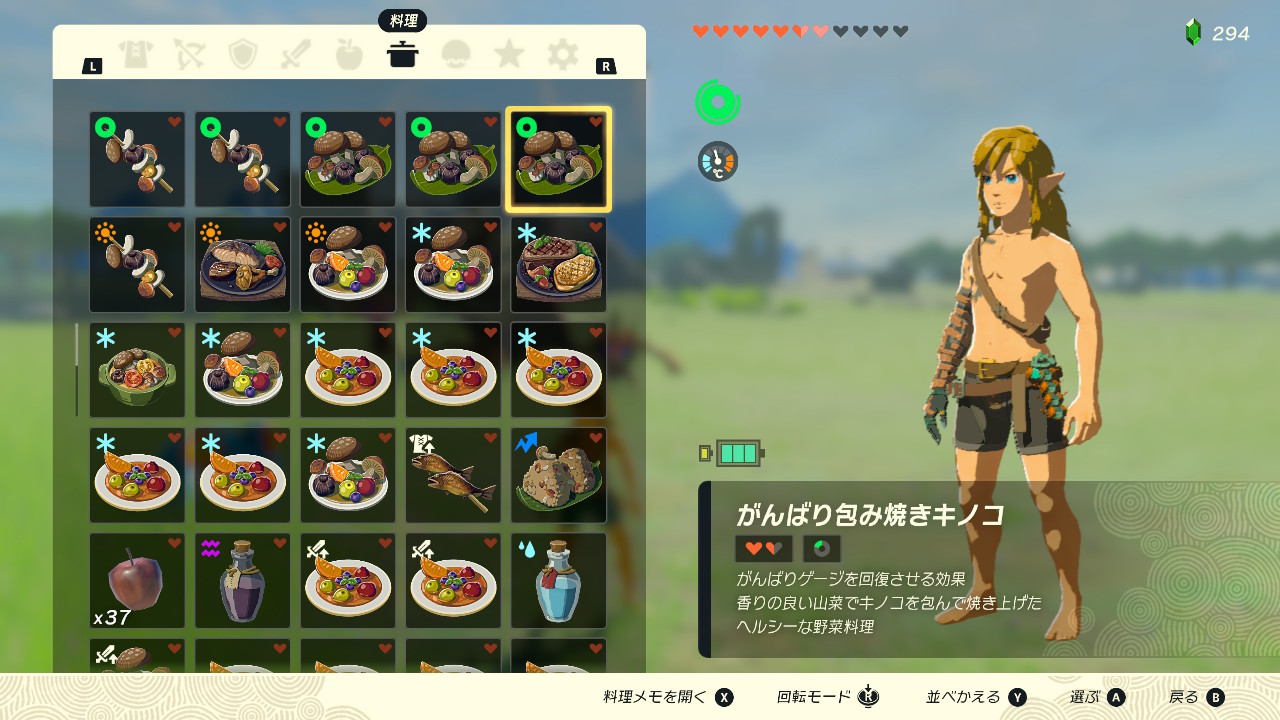1280x720 pixels.
Task: Select the sword inventory tab icon
Action: (296, 55)
